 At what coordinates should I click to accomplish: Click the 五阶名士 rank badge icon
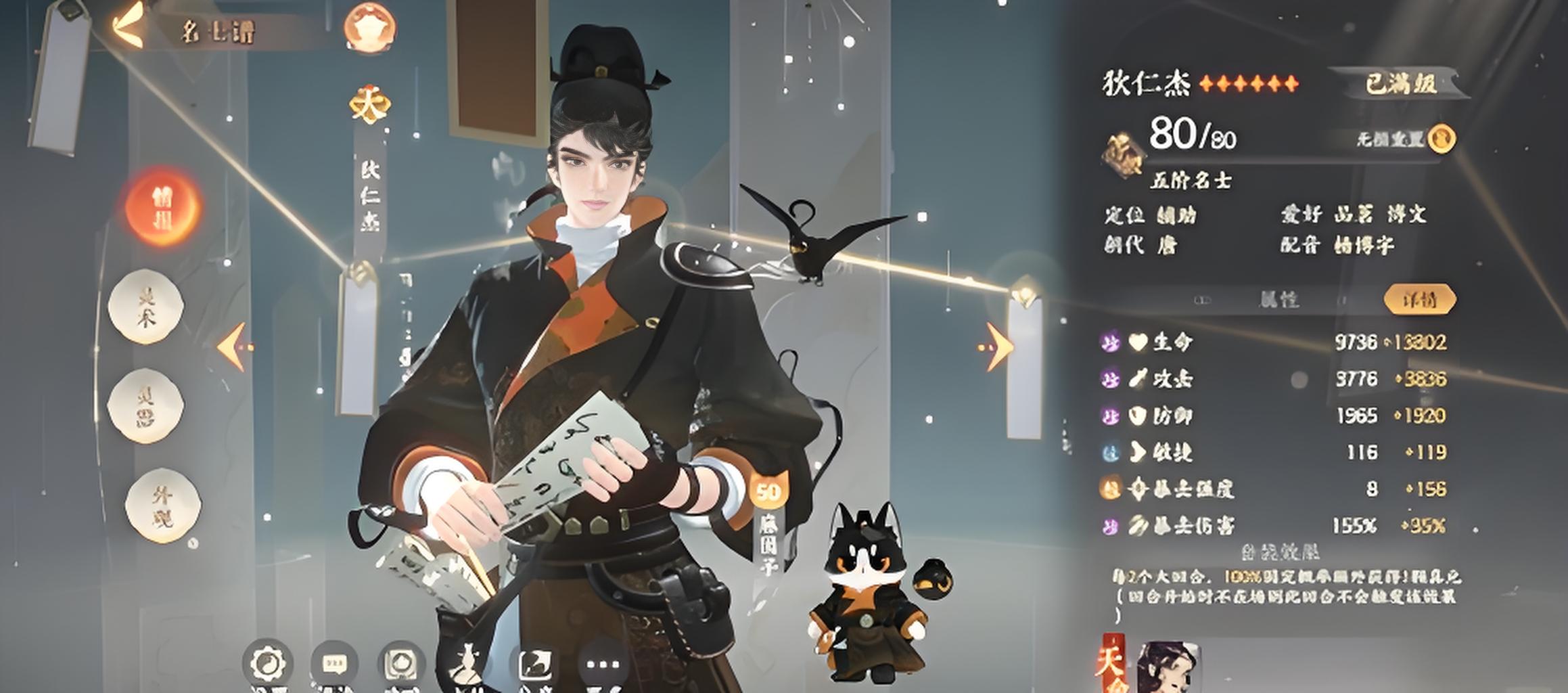click(1123, 156)
